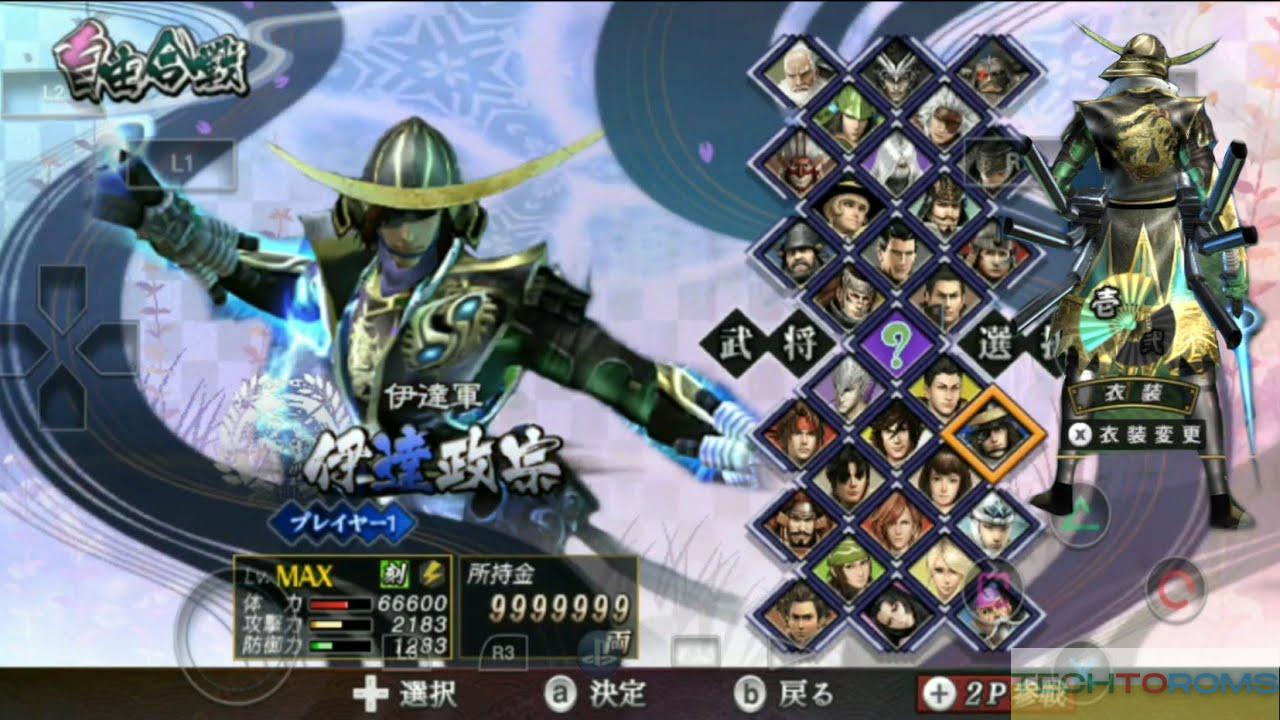Select the red-headband warrior portrait

(800, 435)
